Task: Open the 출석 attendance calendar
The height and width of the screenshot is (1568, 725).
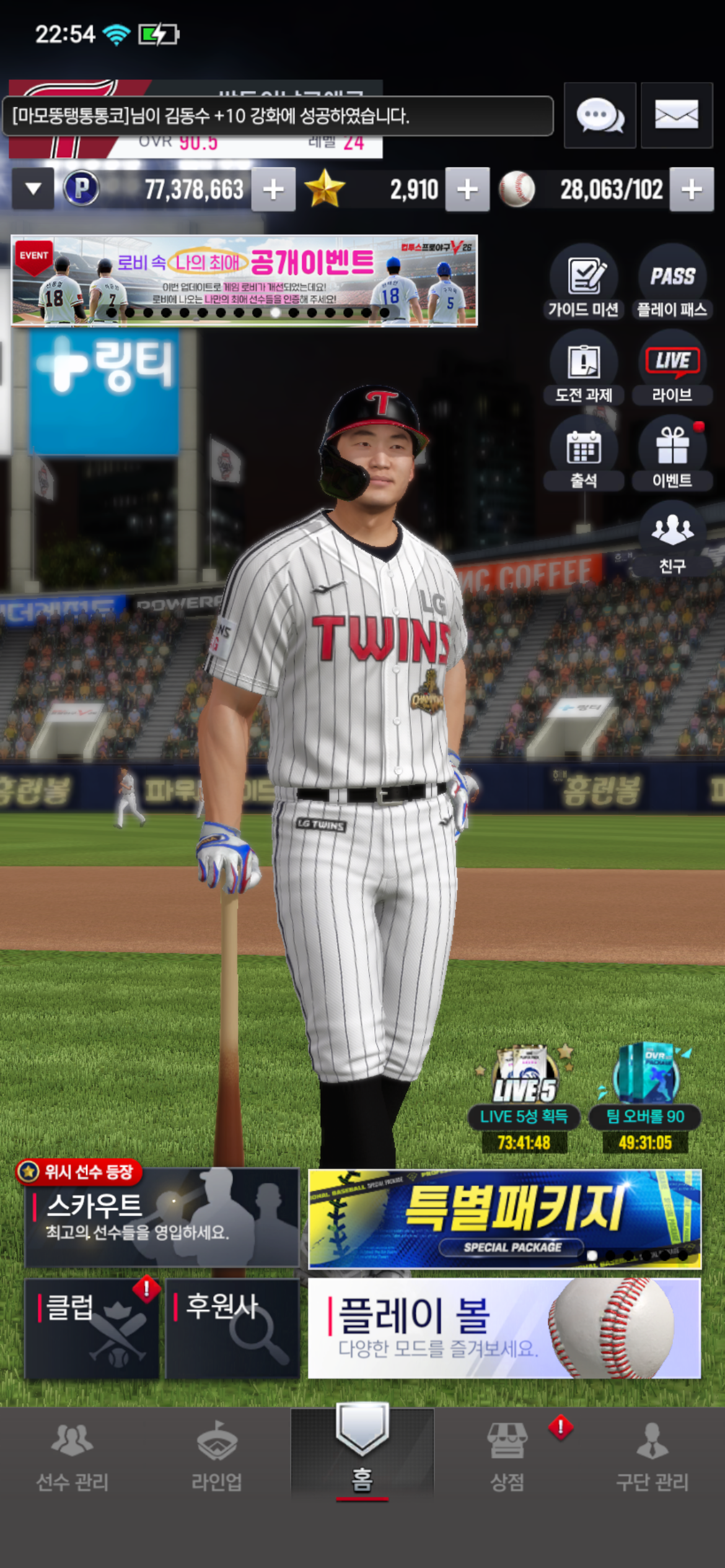Action: coord(583,453)
